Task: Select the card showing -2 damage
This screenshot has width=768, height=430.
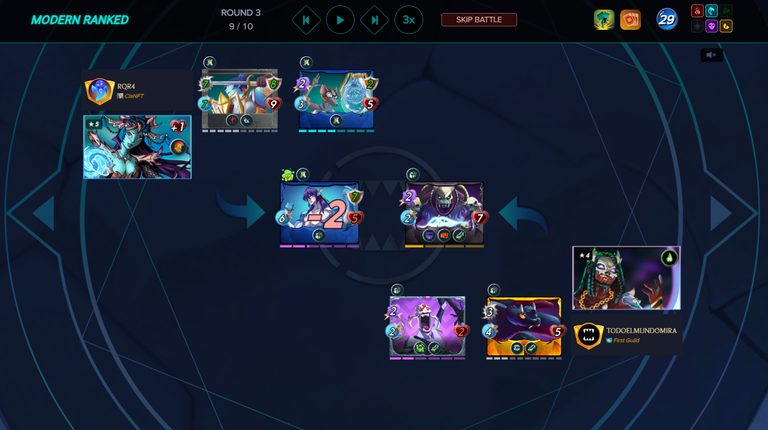Action: (320, 213)
